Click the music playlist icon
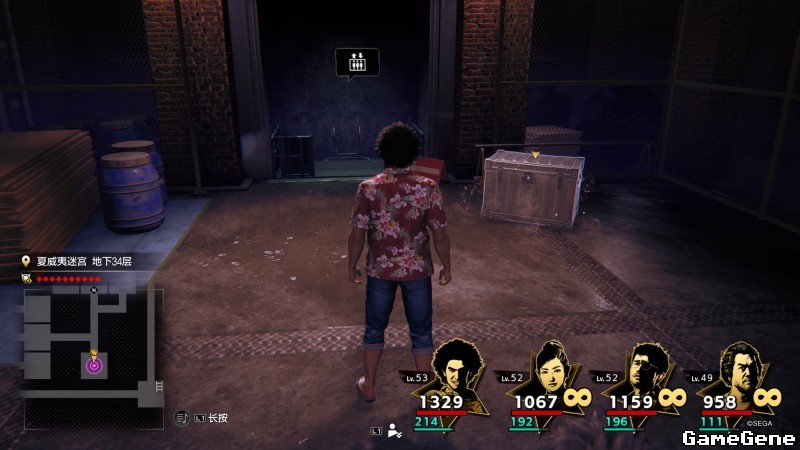The width and height of the screenshot is (800, 450). tap(182, 417)
